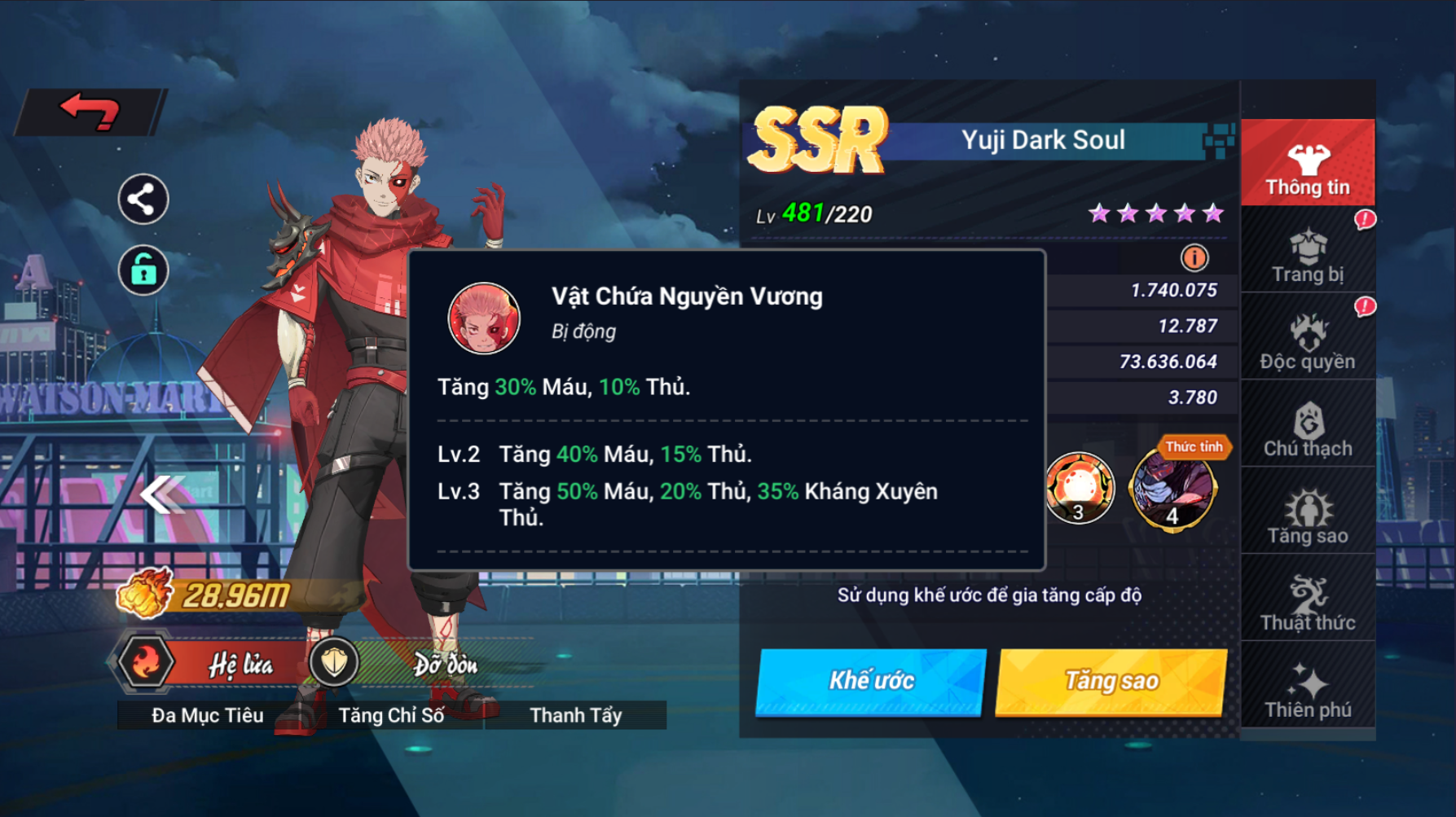The height and width of the screenshot is (817, 1456).
Task: Open the Trang bị tab
Action: click(1308, 255)
